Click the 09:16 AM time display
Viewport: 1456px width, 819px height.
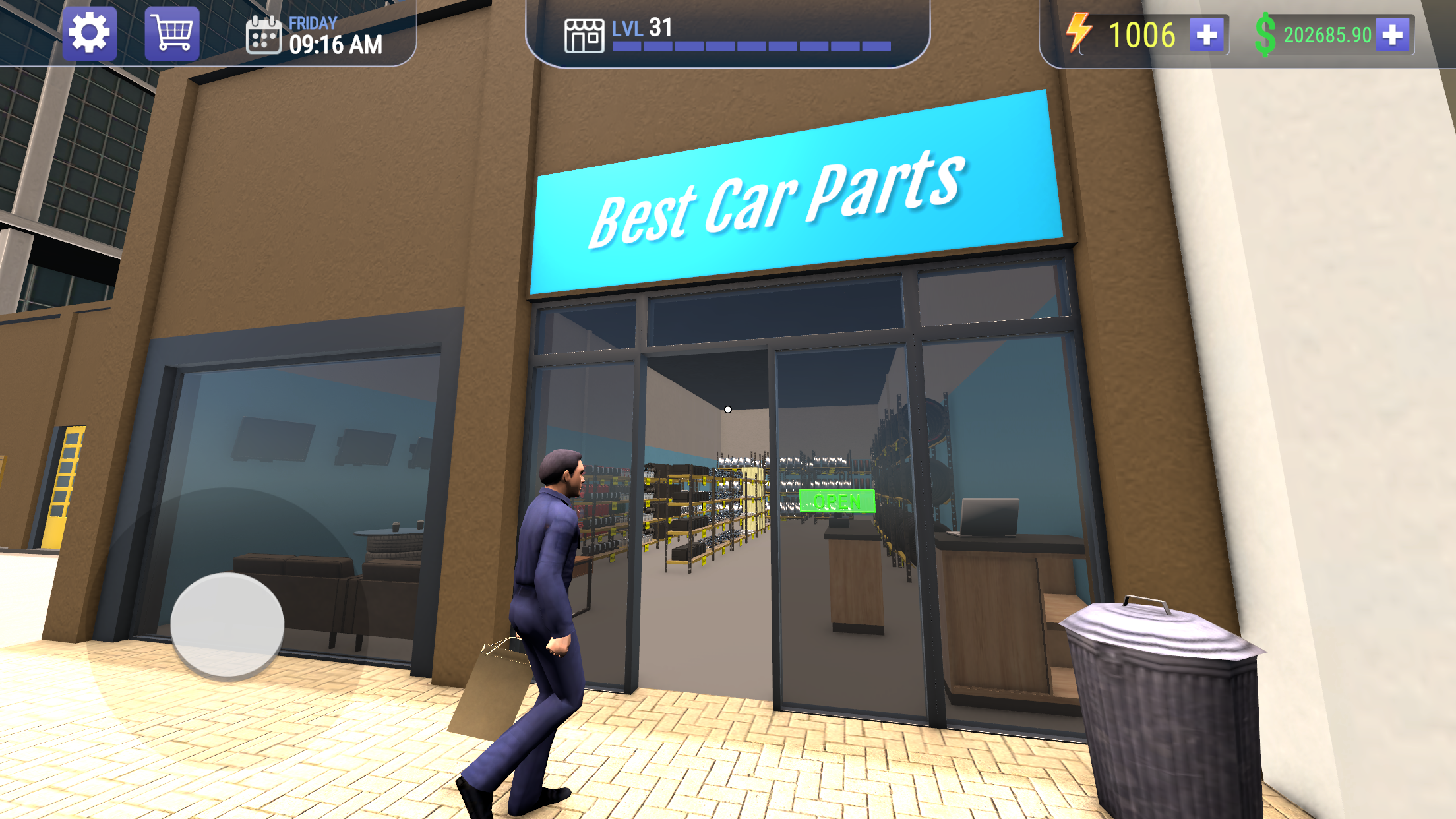tap(338, 46)
